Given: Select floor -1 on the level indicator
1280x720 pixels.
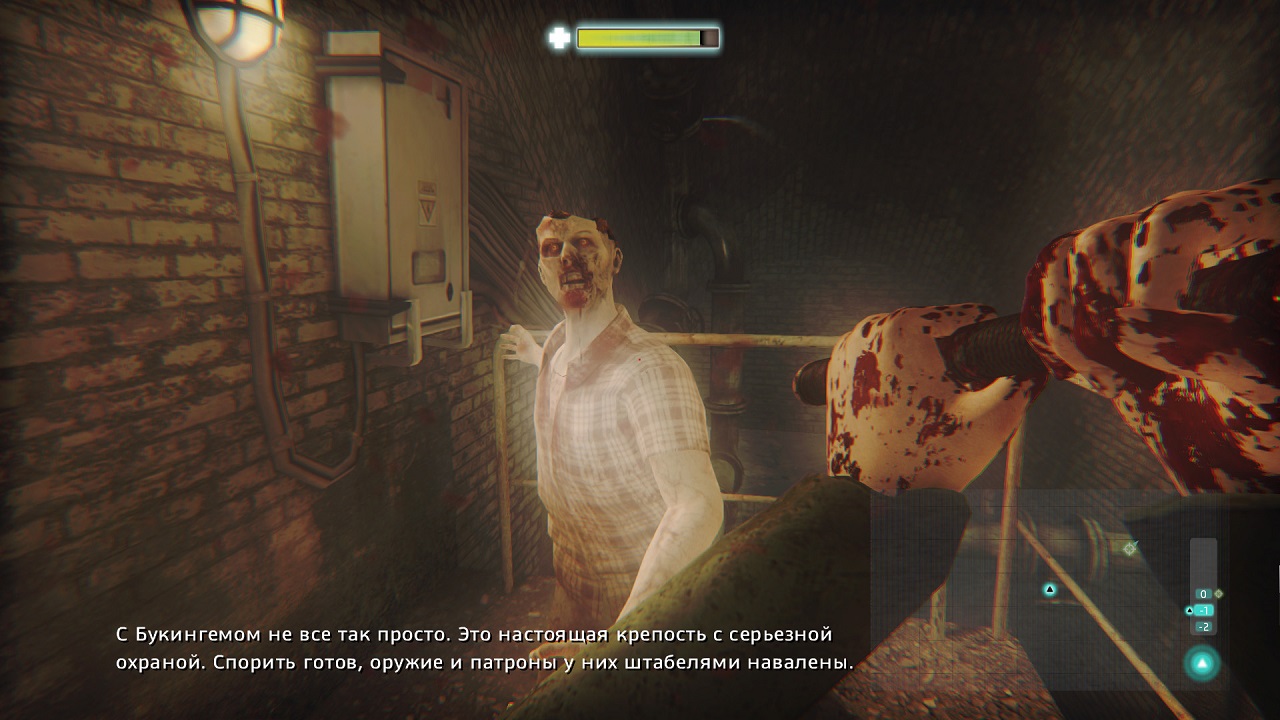Looking at the screenshot, I should tap(1203, 610).
